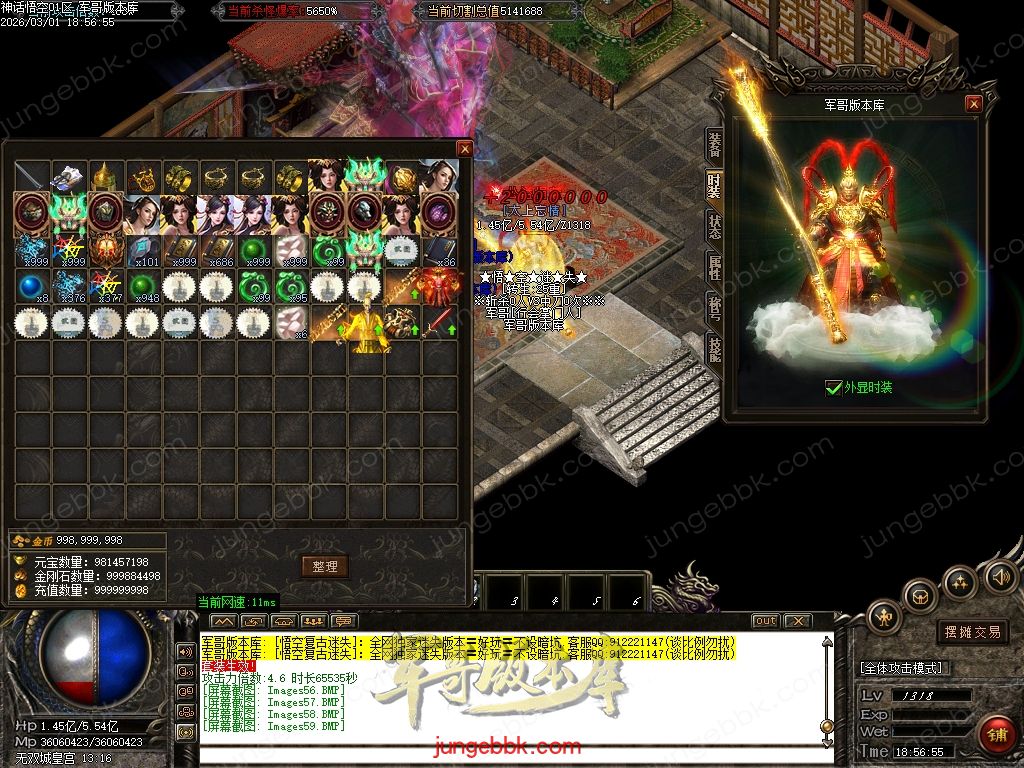
Task: Click the chat window out button
Action: (x=765, y=621)
